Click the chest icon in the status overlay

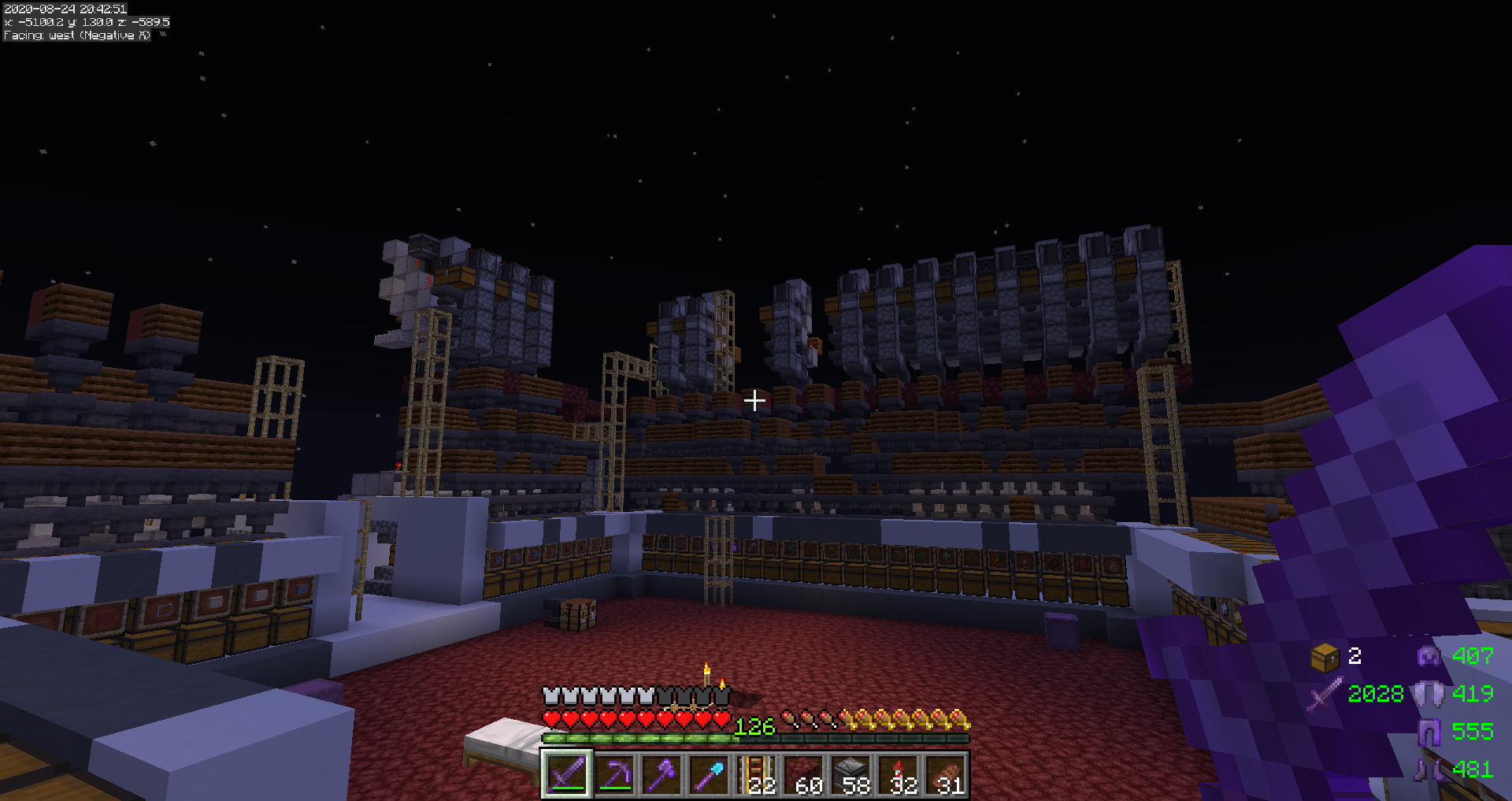pyautogui.click(x=1325, y=657)
